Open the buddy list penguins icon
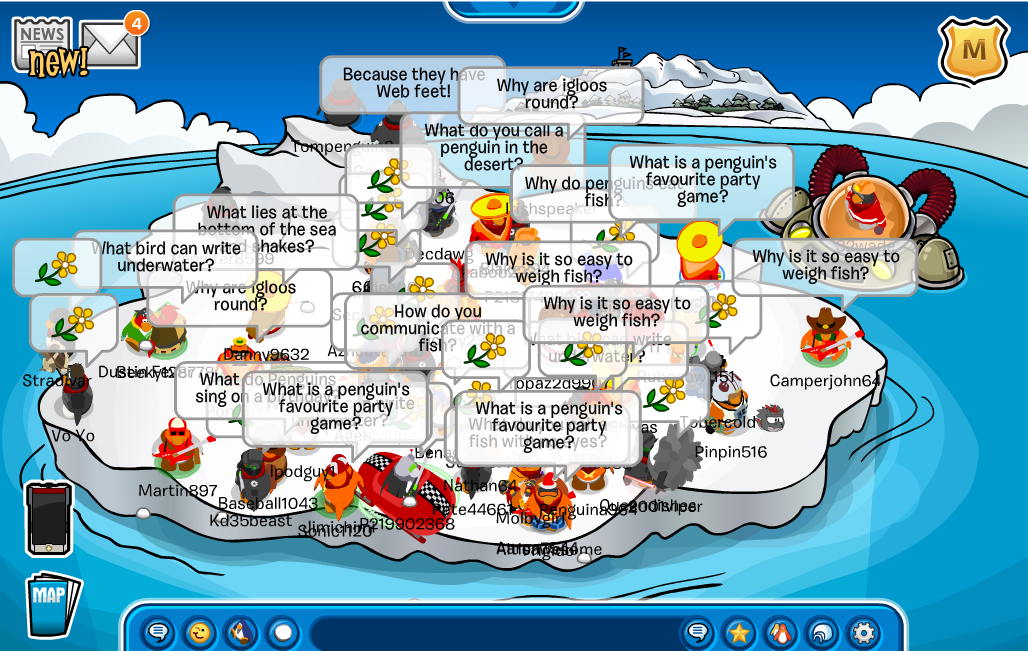Image resolution: width=1028 pixels, height=651 pixels. [780, 632]
